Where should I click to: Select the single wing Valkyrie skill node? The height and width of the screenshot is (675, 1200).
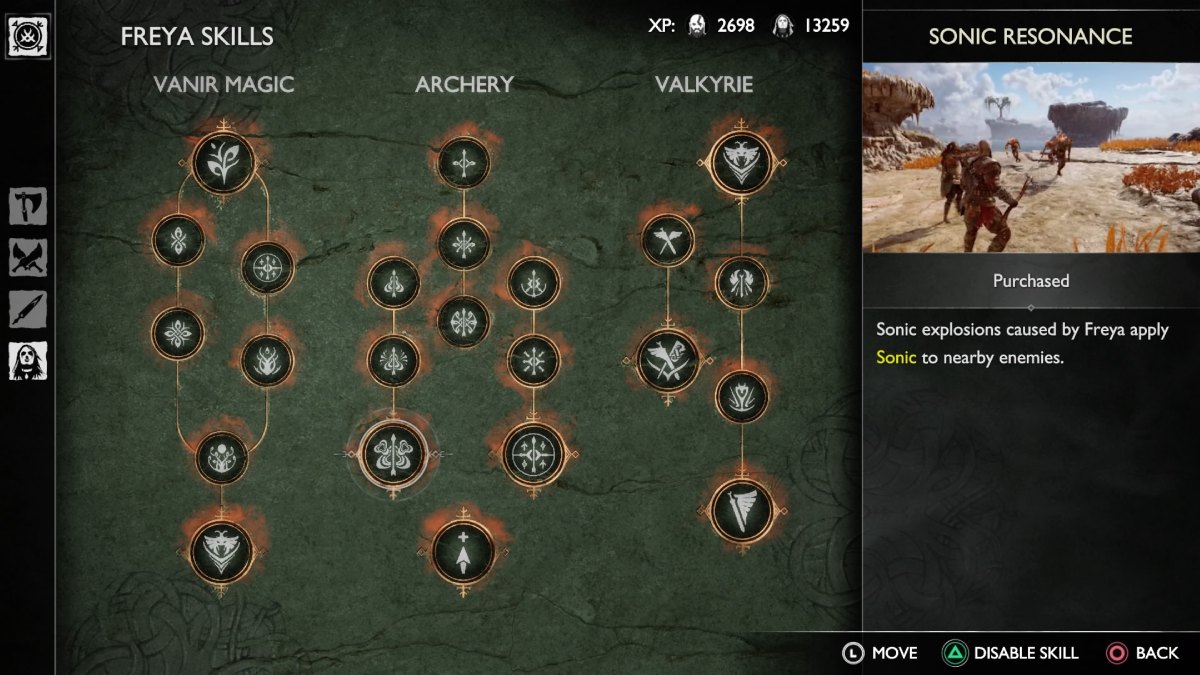pyautogui.click(x=741, y=510)
